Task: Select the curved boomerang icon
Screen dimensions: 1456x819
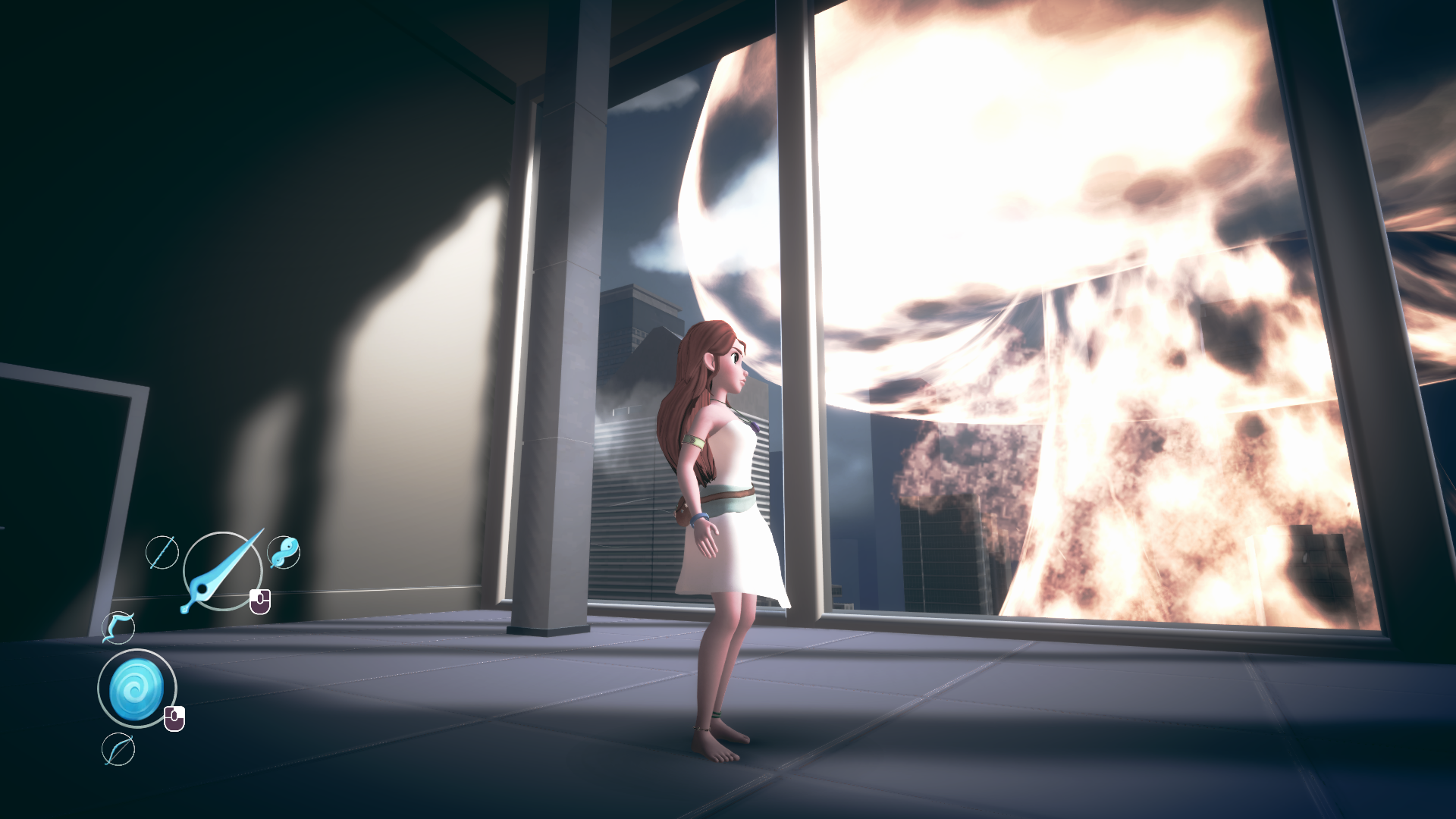Action: coord(119,628)
